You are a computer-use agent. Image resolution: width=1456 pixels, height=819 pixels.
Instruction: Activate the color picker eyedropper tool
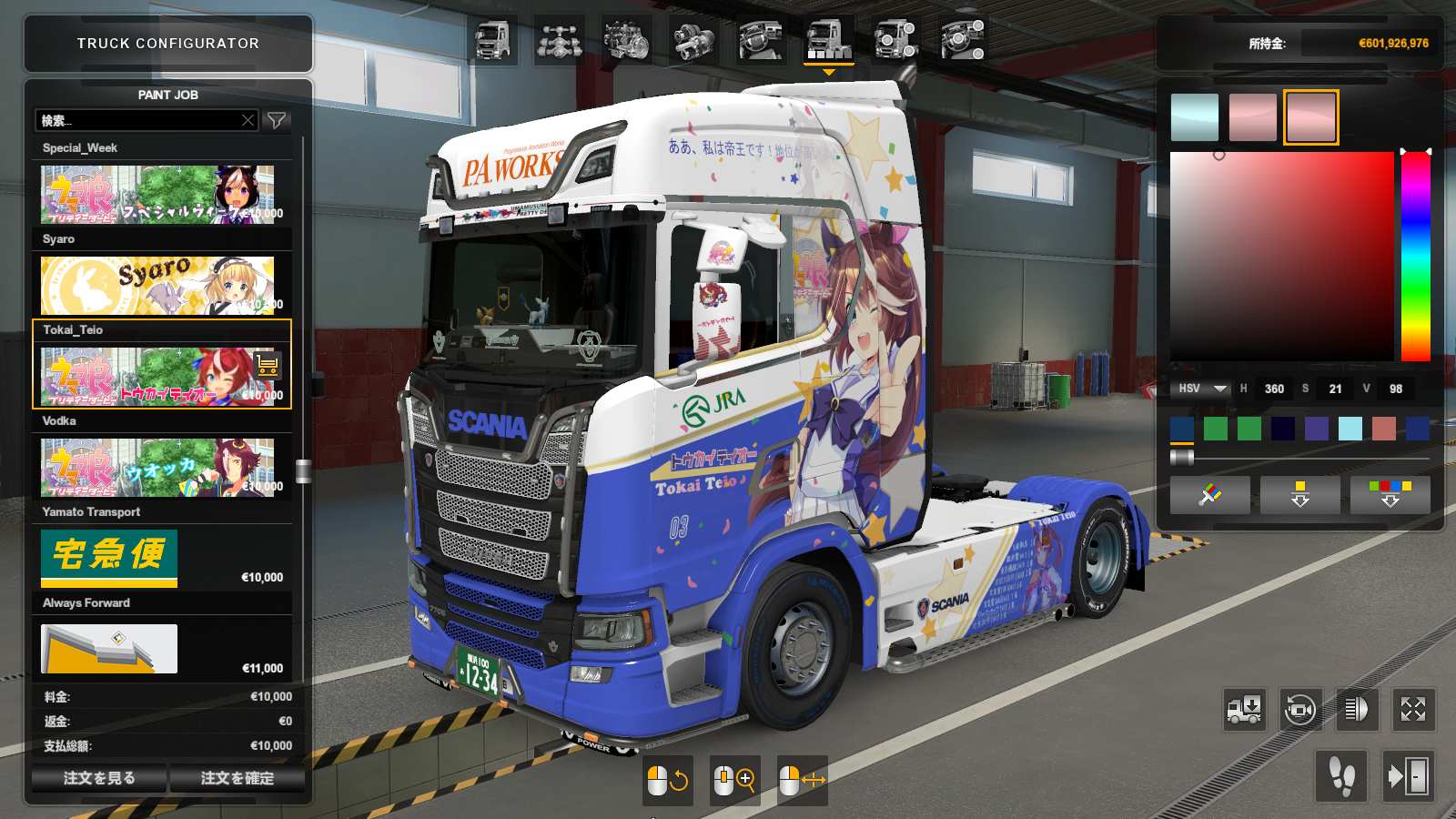click(x=1209, y=495)
